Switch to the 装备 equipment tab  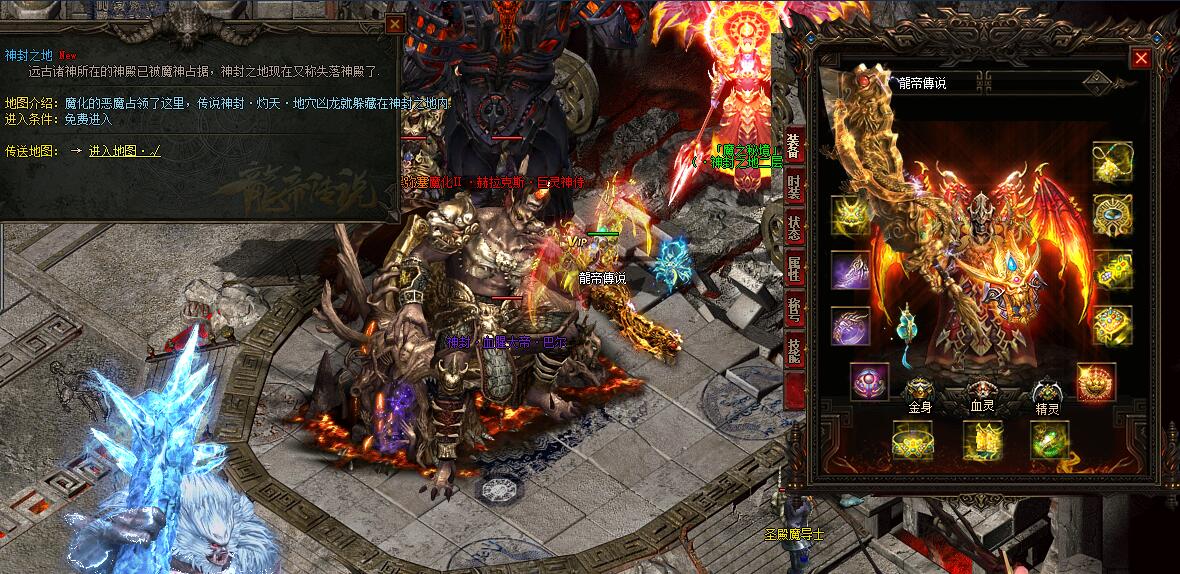pyautogui.click(x=794, y=146)
